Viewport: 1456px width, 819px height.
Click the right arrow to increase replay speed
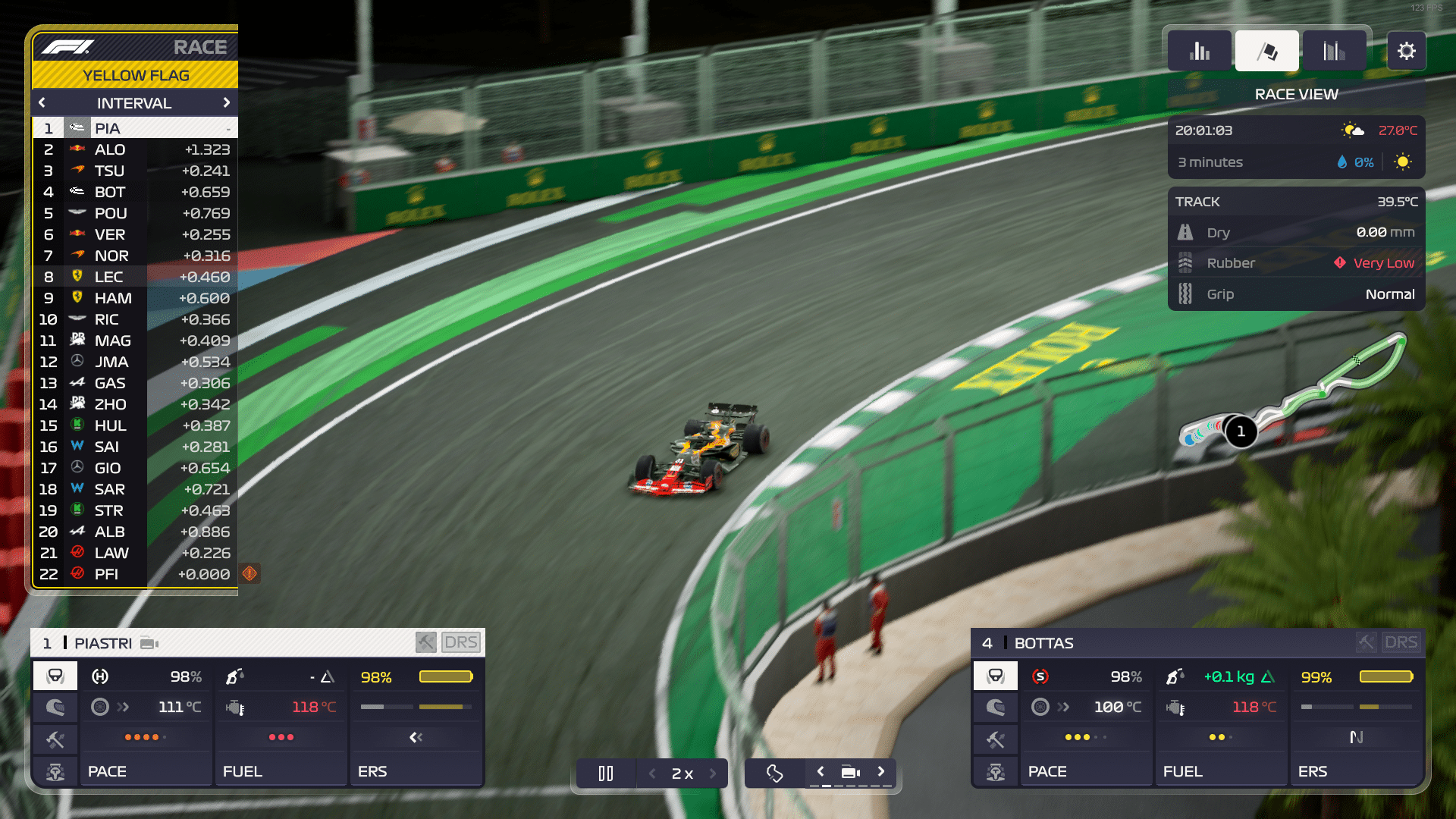click(713, 773)
